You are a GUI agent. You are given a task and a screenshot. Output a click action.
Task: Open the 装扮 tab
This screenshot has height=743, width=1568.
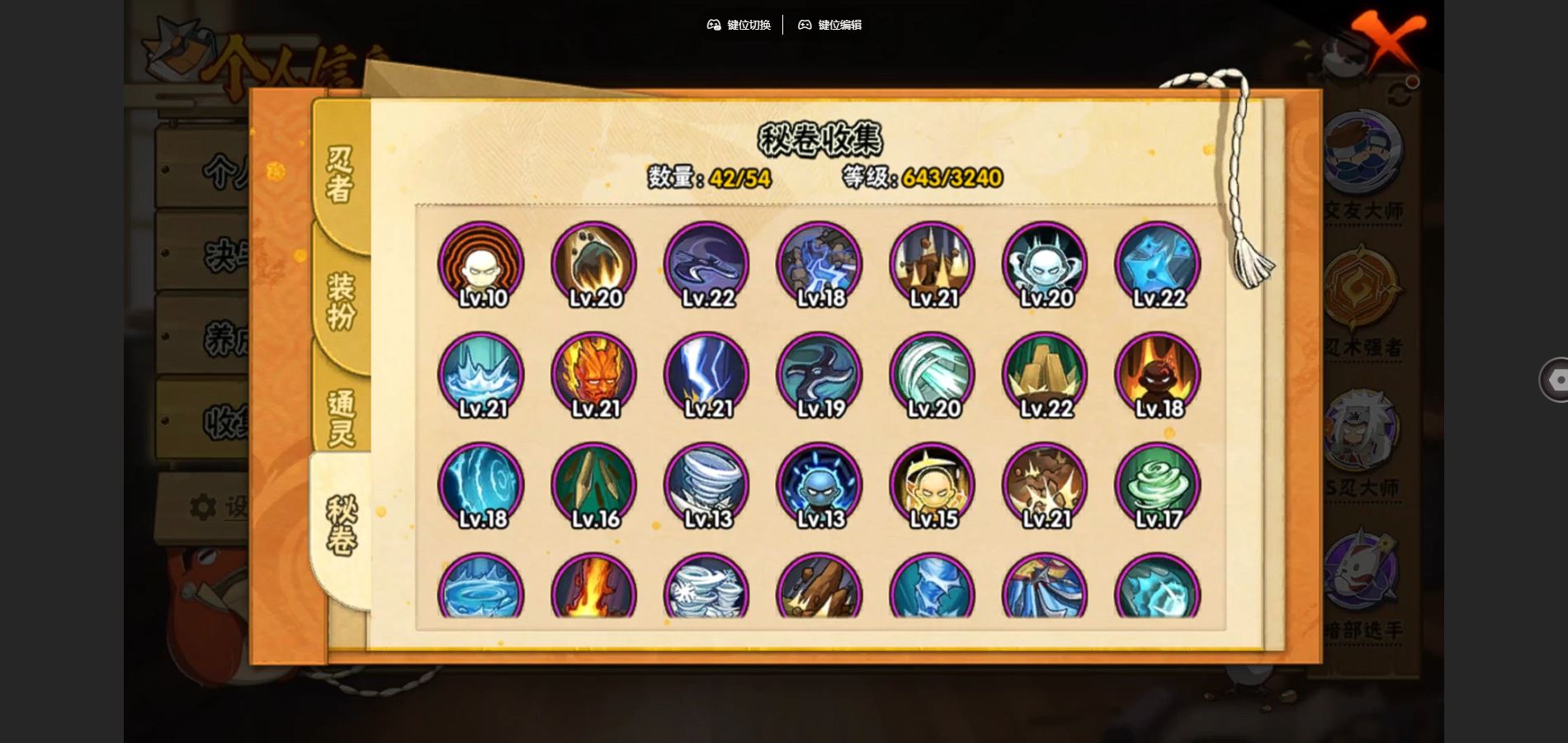340,301
